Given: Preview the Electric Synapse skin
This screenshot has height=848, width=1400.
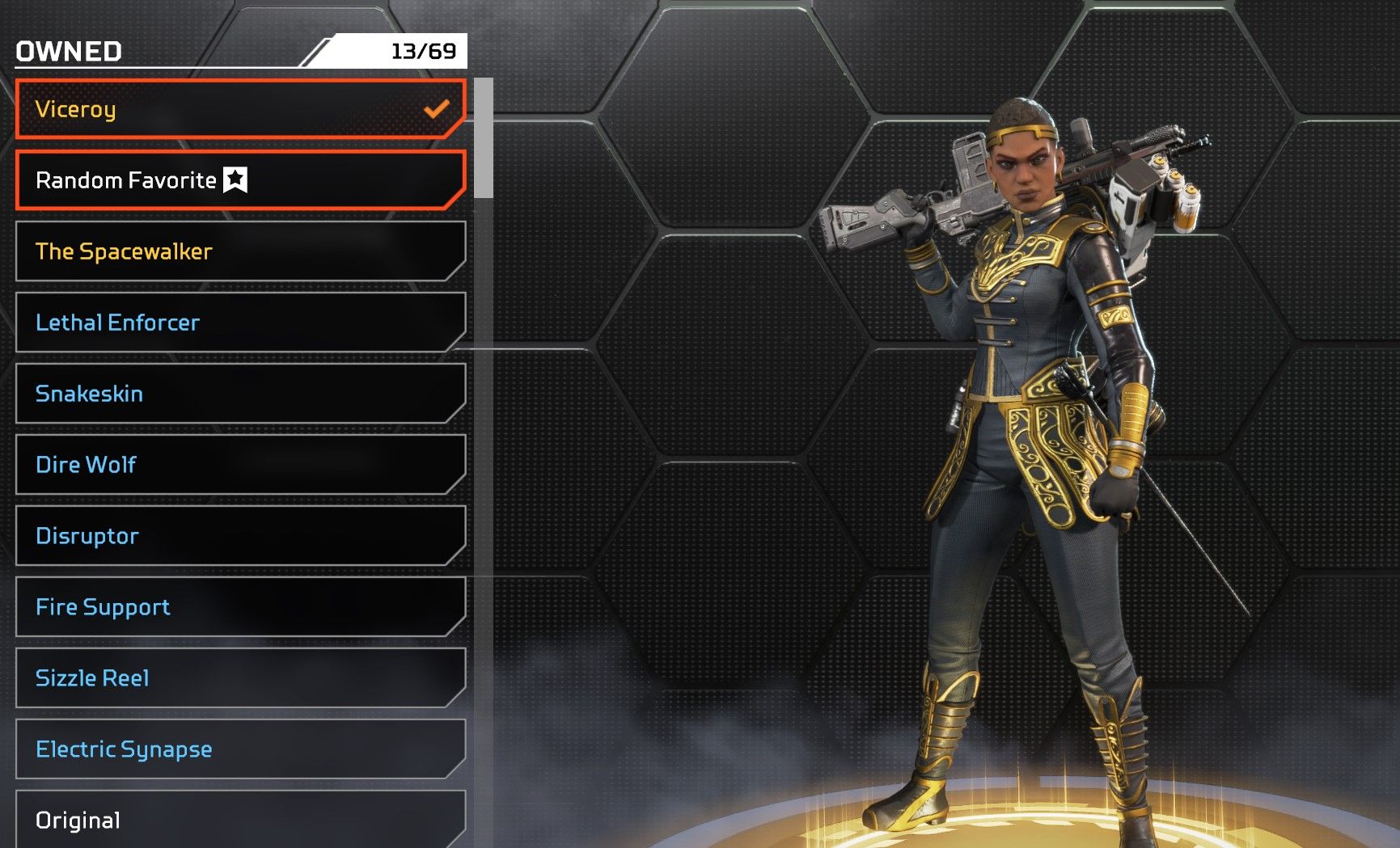Looking at the screenshot, I should click(x=240, y=749).
